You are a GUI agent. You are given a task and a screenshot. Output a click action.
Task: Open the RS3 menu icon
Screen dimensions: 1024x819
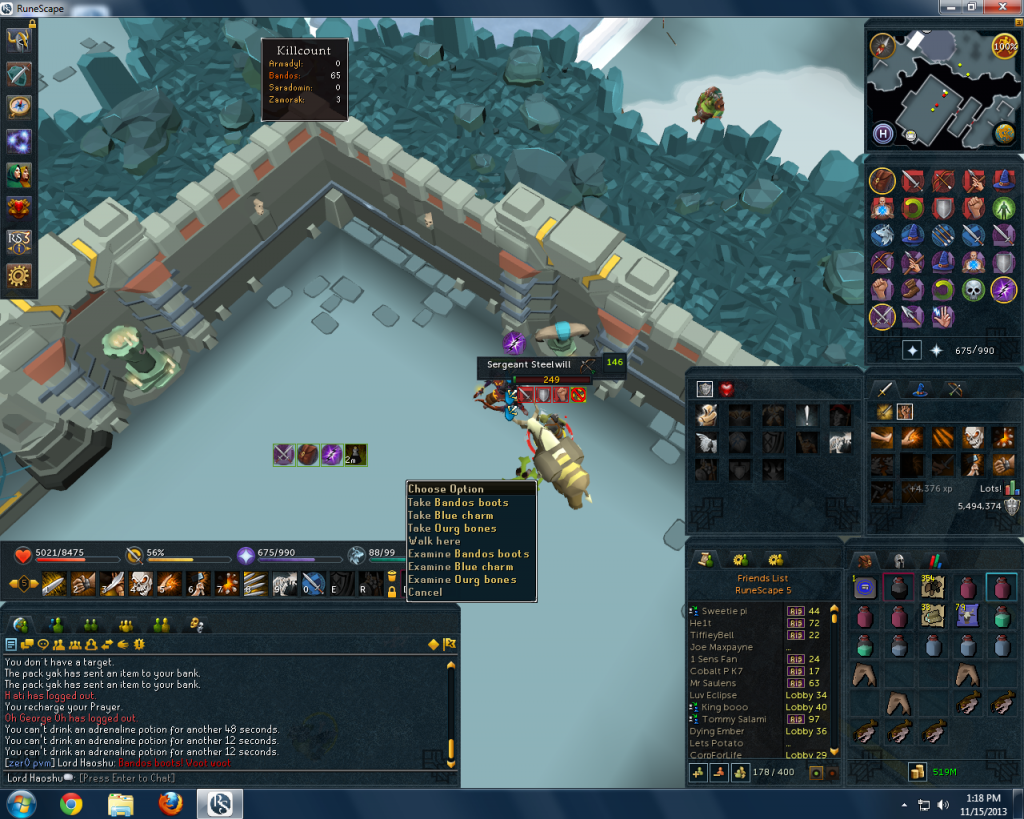point(19,241)
